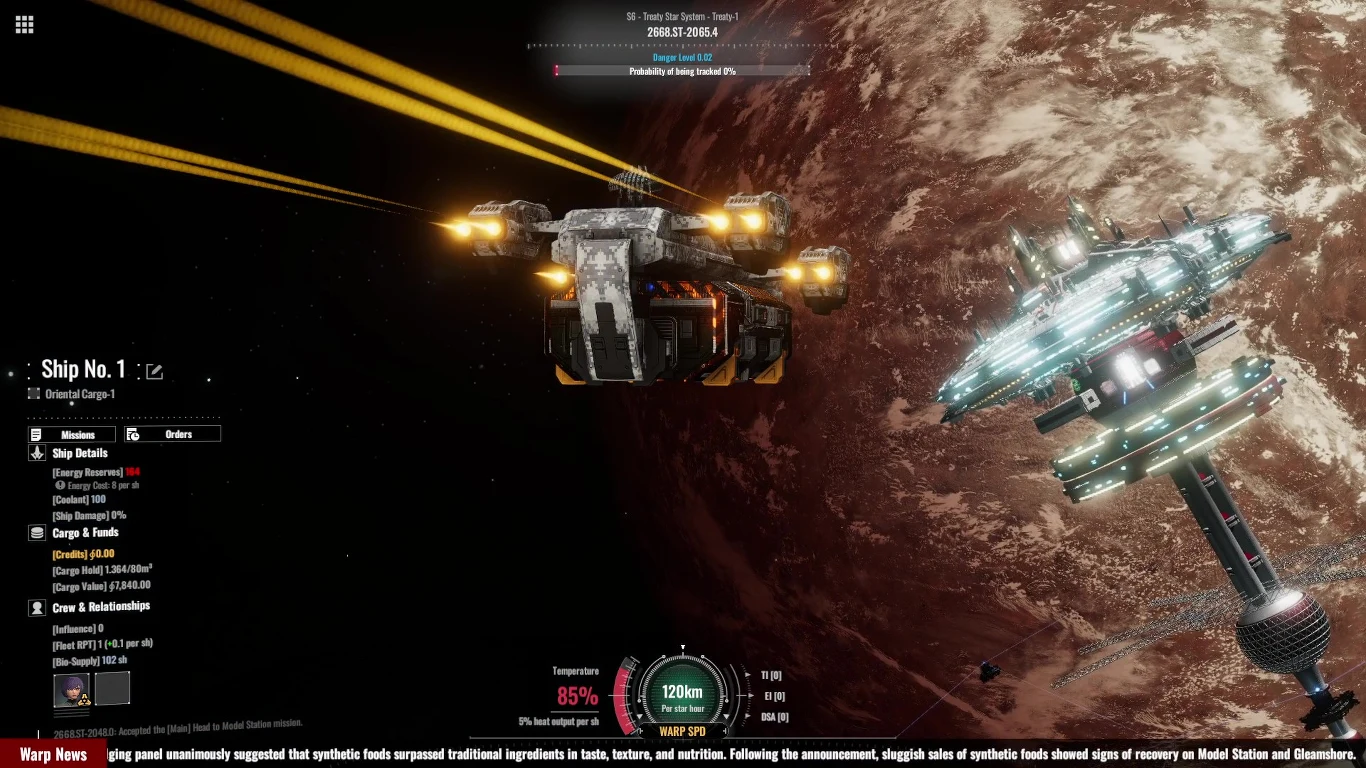
Task: Open the Missions panel
Action: (71, 434)
